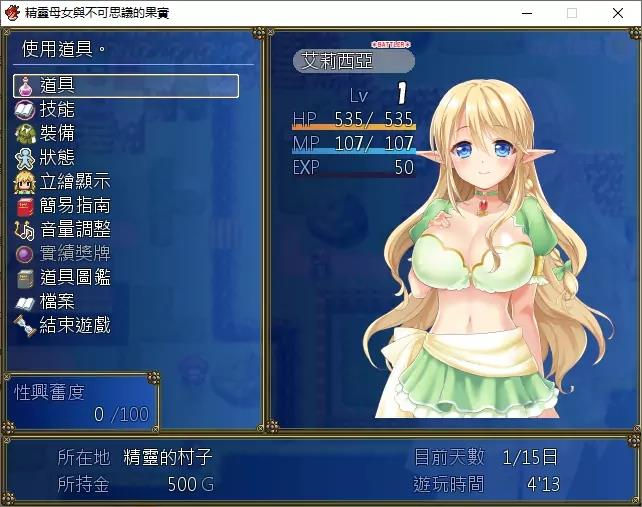Open the 裝備 (Equipment) menu
Image resolution: width=642 pixels, height=507 pixels.
tap(57, 133)
